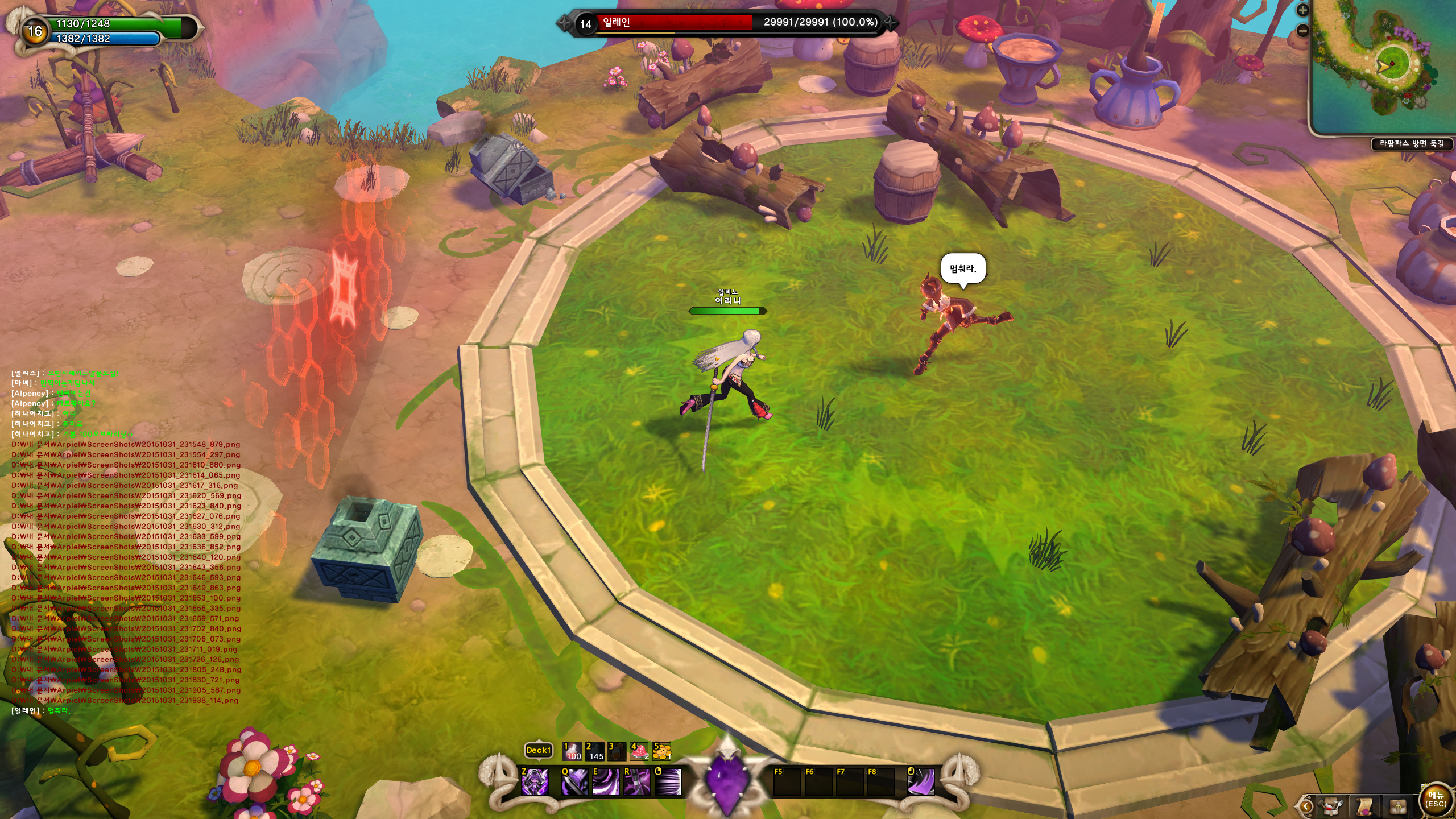Open the leather bag inventory icon

(1398, 806)
